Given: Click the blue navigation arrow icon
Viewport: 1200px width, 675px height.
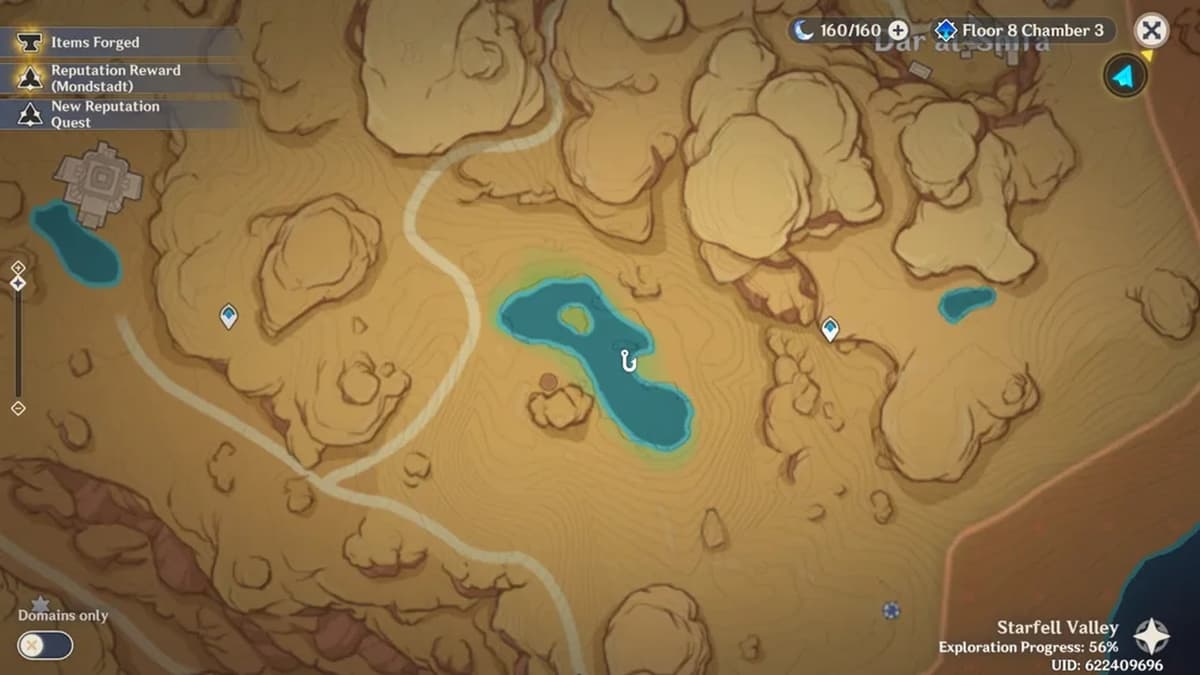Looking at the screenshot, I should pyautogui.click(x=1125, y=76).
